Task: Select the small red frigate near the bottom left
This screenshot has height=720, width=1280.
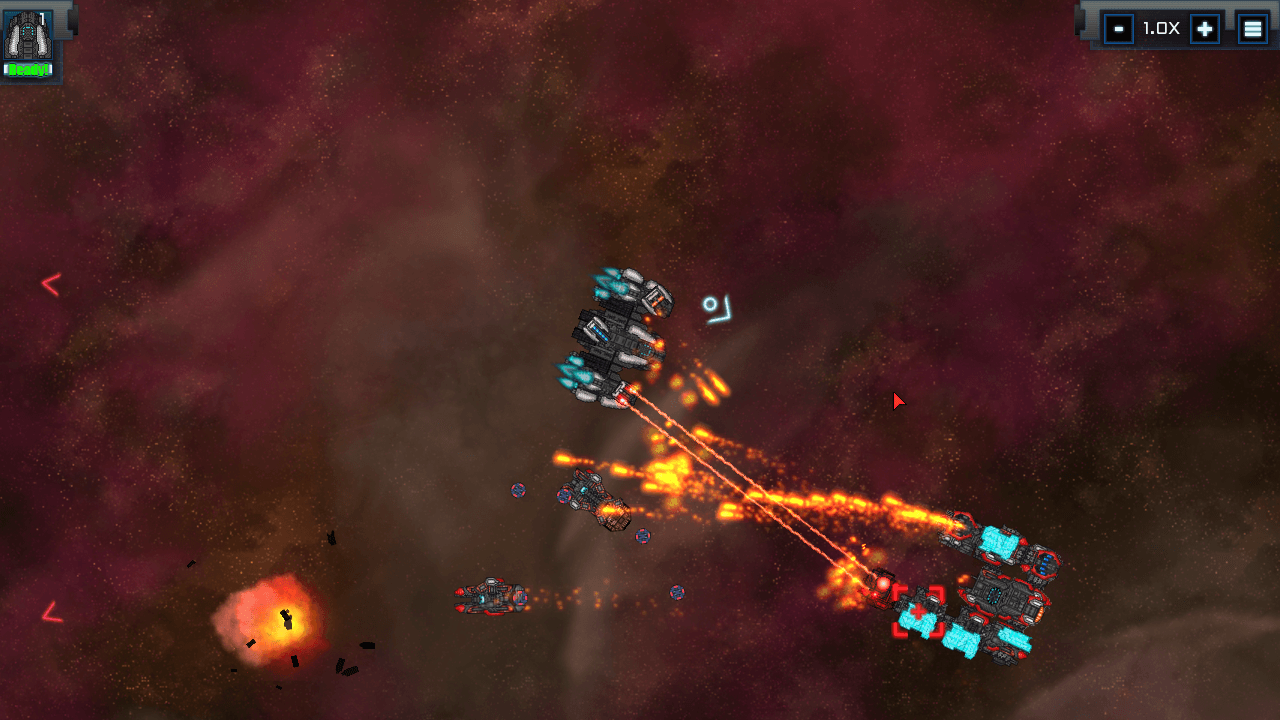Action: pyautogui.click(x=490, y=598)
